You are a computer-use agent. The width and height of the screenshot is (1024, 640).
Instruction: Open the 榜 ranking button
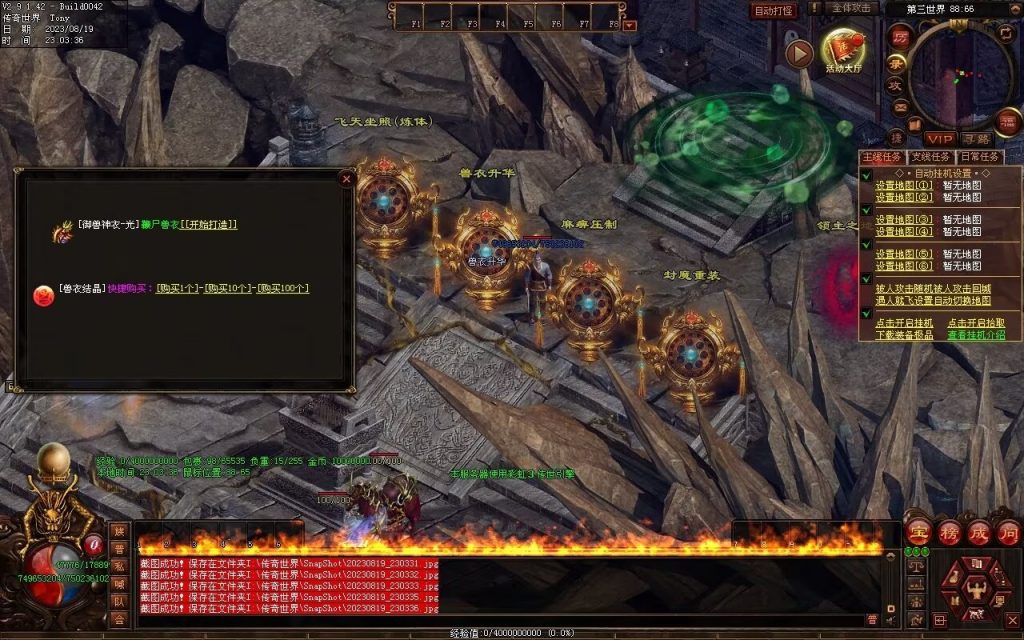click(948, 531)
